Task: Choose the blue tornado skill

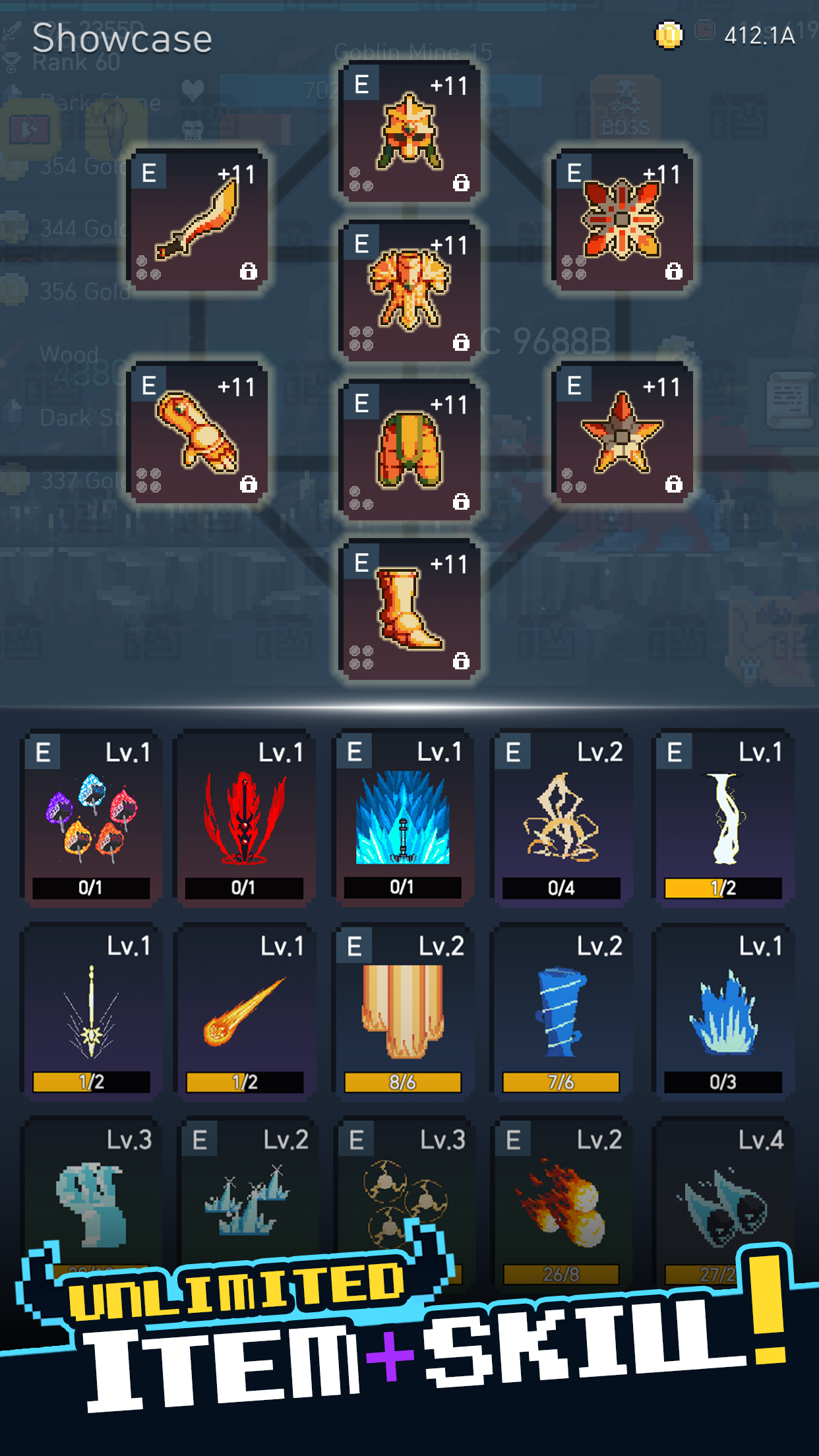Action: pyautogui.click(x=561, y=1011)
